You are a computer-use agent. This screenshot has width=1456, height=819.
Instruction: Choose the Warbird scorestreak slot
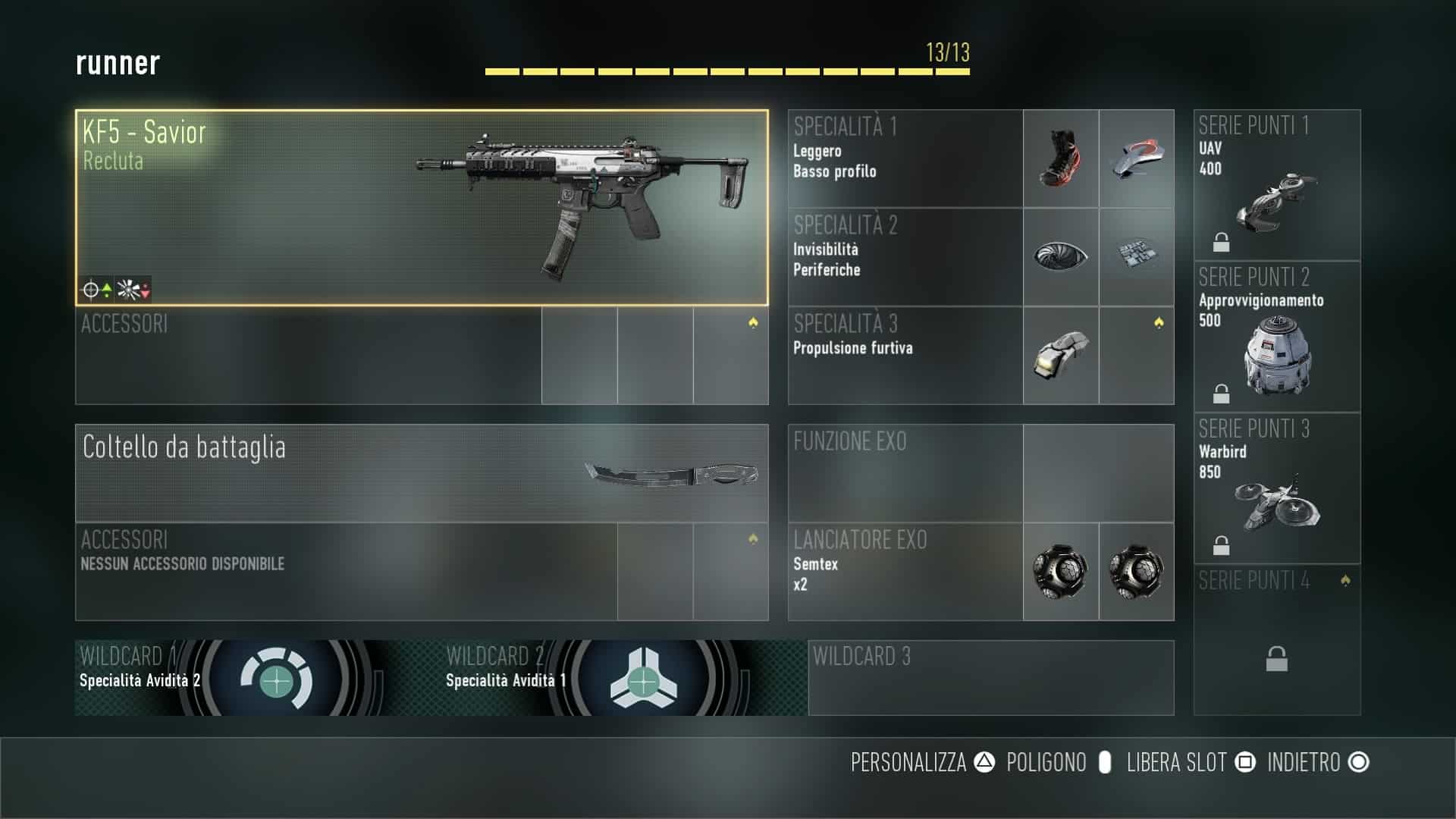pos(1277,488)
